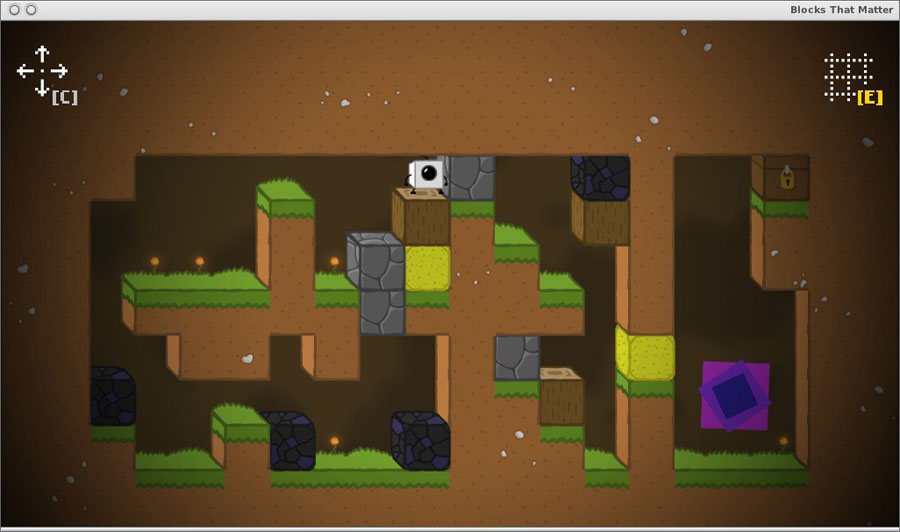The height and width of the screenshot is (532, 900).
Task: Open the dotted block-grid icon
Action: pyautogui.click(x=848, y=75)
